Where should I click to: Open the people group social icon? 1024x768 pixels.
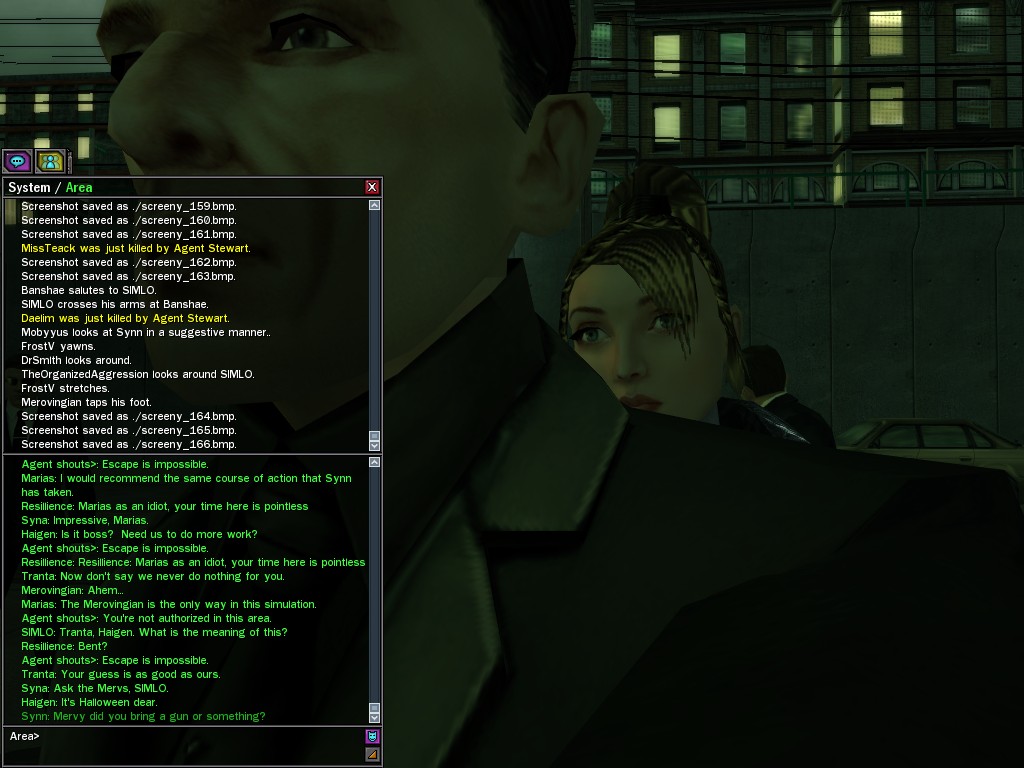click(49, 161)
